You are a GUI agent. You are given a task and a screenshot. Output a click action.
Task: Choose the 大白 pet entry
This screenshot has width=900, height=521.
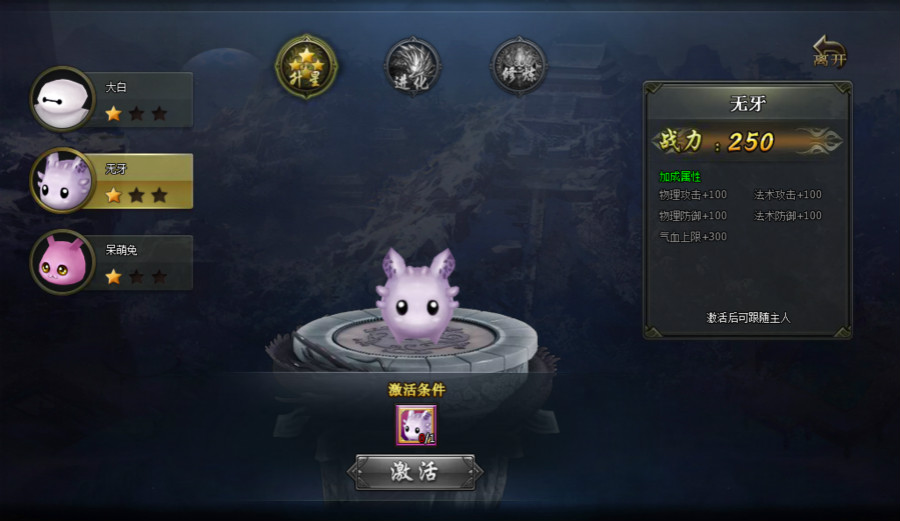point(112,99)
